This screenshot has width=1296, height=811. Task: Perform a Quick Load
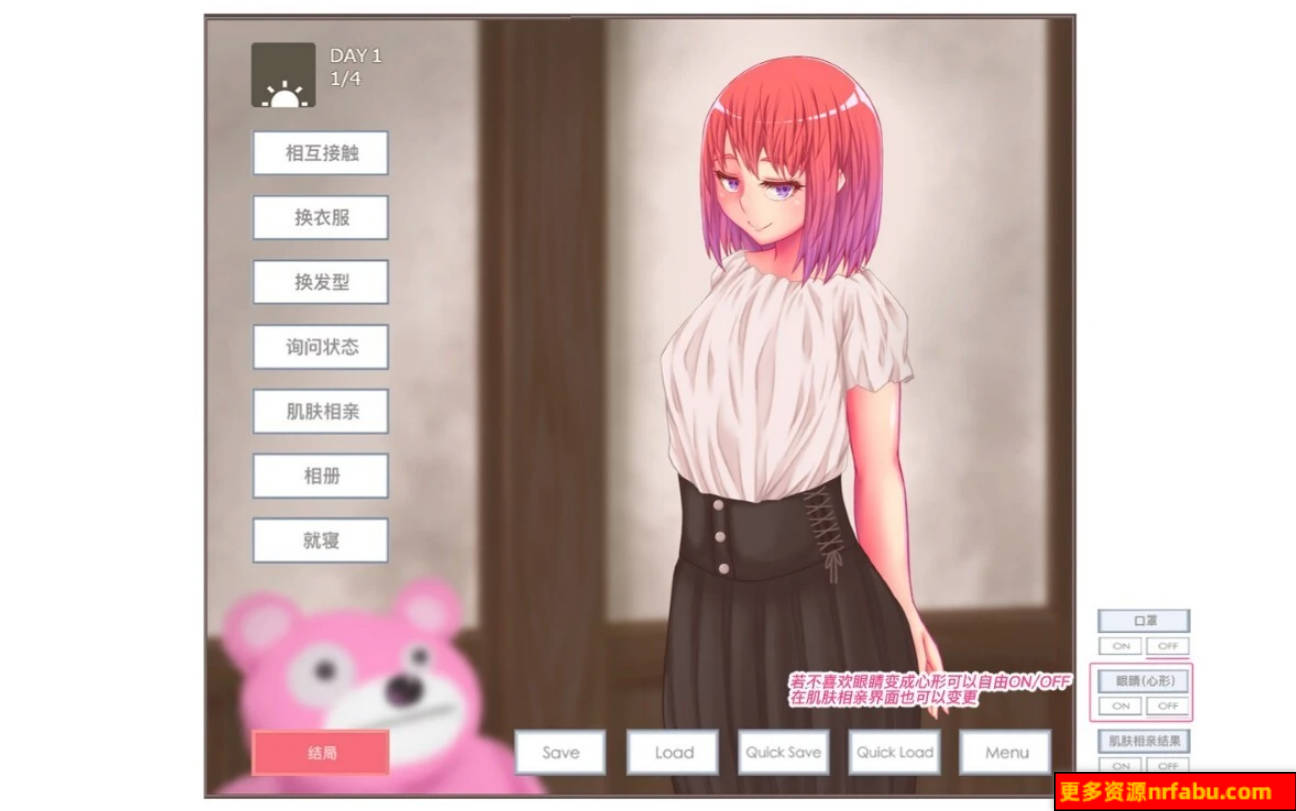click(x=893, y=752)
